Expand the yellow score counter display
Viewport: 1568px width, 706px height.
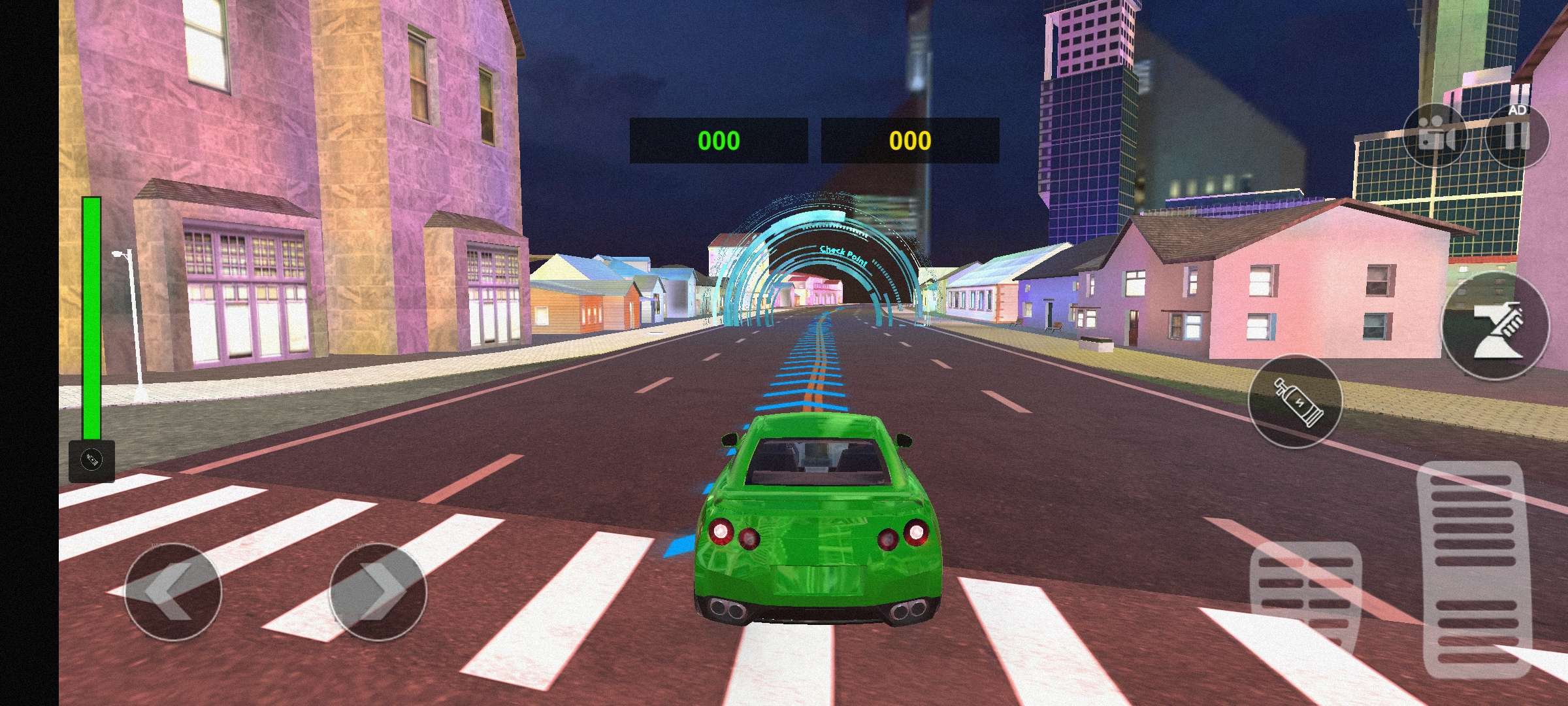point(909,138)
